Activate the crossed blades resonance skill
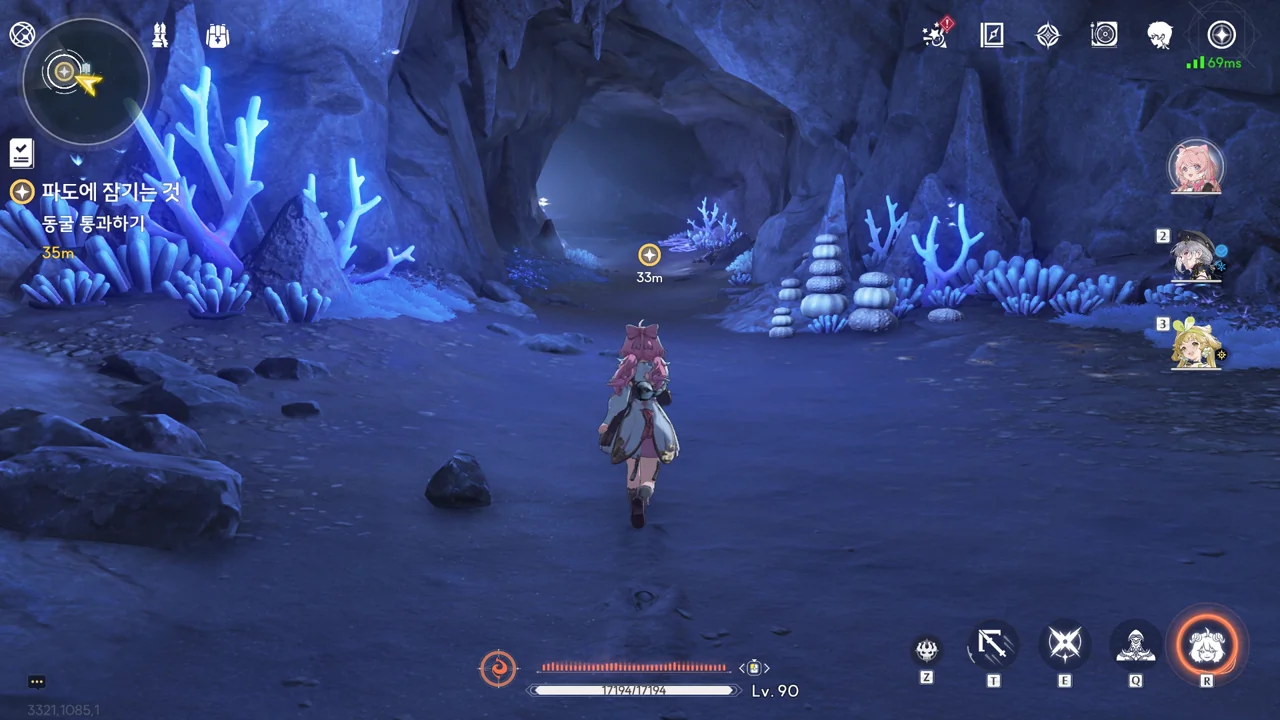This screenshot has height=720, width=1280. pyautogui.click(x=1064, y=645)
